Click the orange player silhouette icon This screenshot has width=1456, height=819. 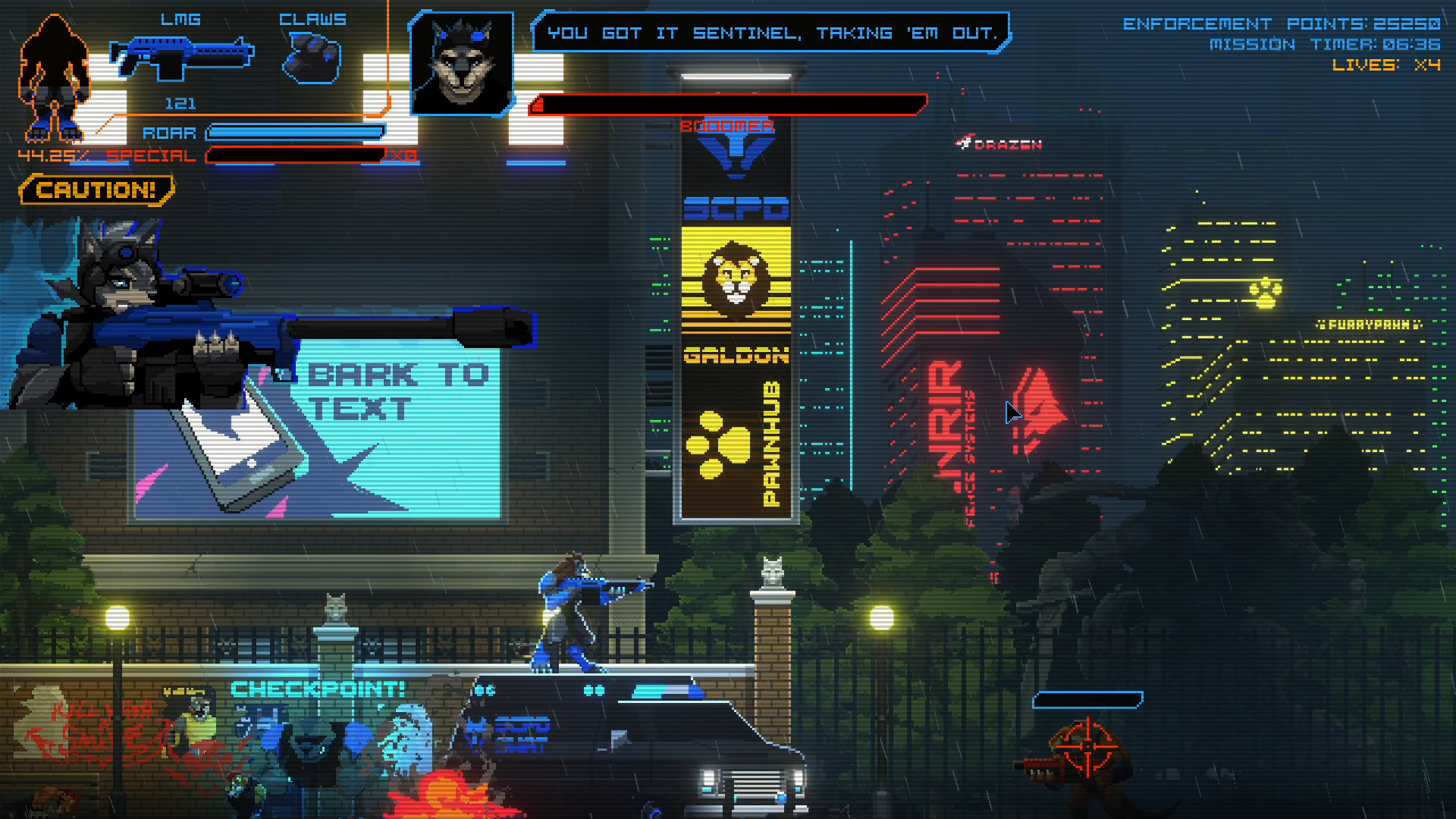click(53, 80)
